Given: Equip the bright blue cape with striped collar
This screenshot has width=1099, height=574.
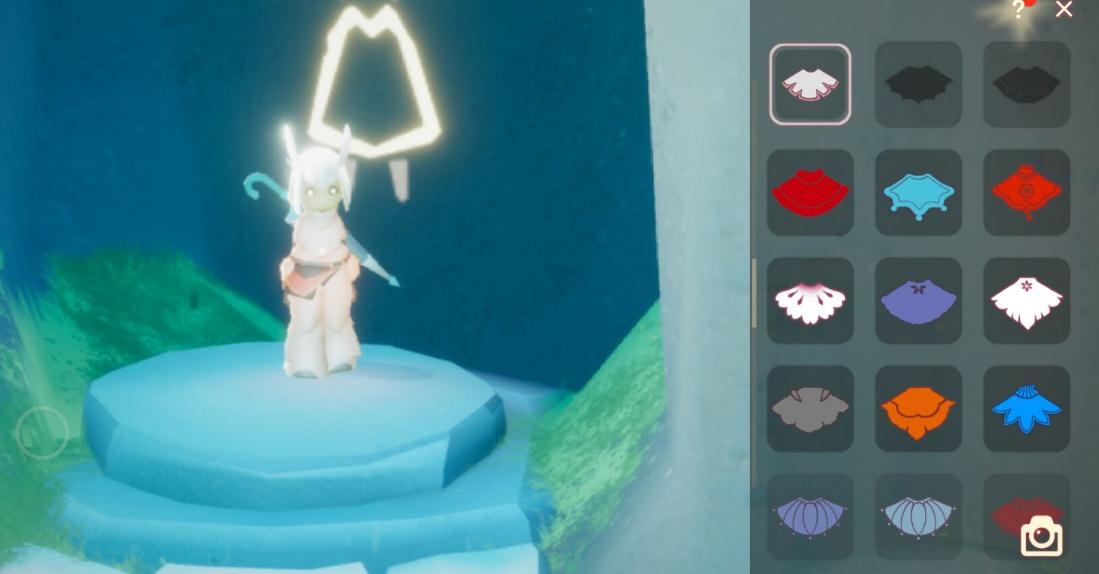Looking at the screenshot, I should click(x=1026, y=408).
